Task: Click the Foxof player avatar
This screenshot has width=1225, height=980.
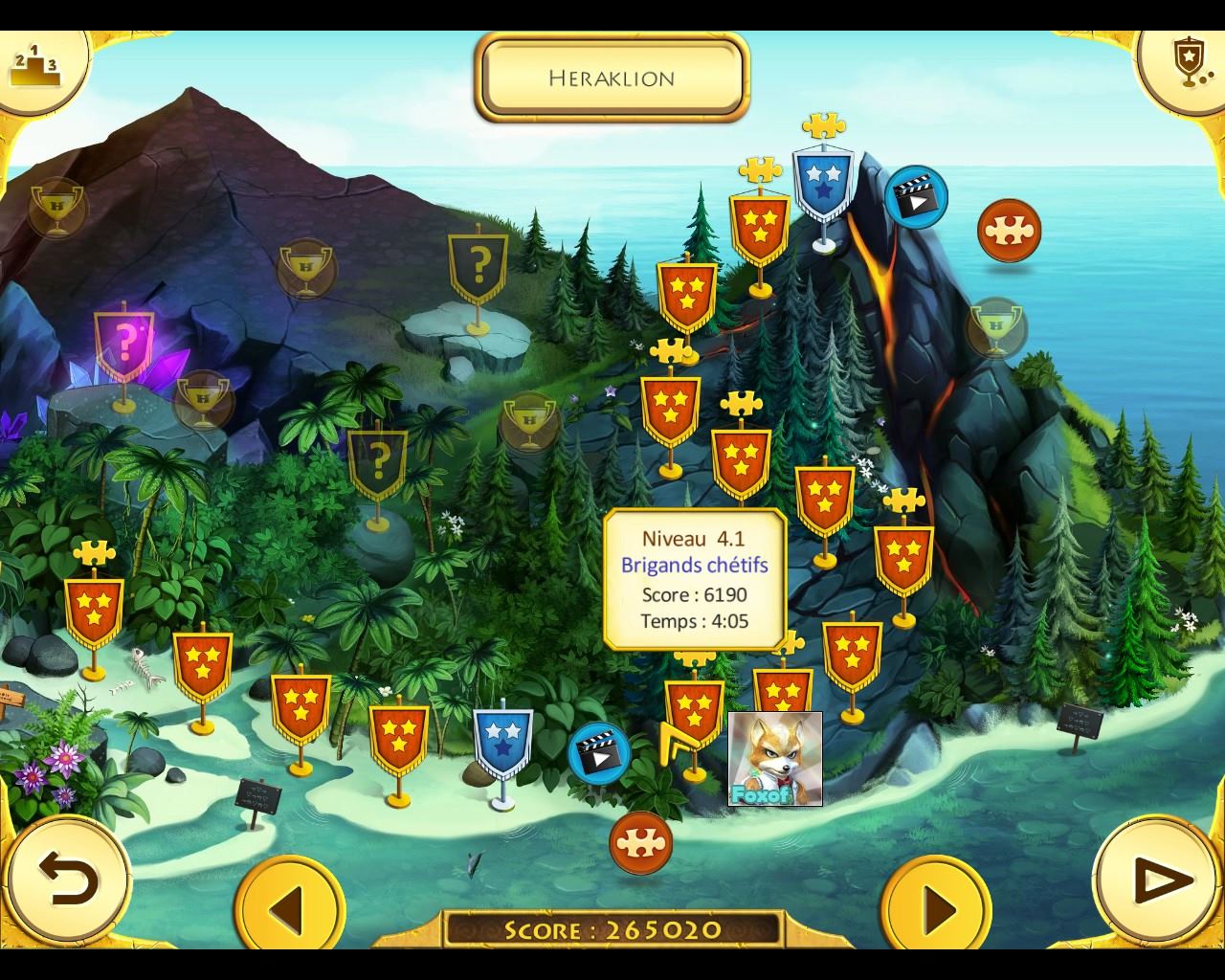Action: point(774,758)
